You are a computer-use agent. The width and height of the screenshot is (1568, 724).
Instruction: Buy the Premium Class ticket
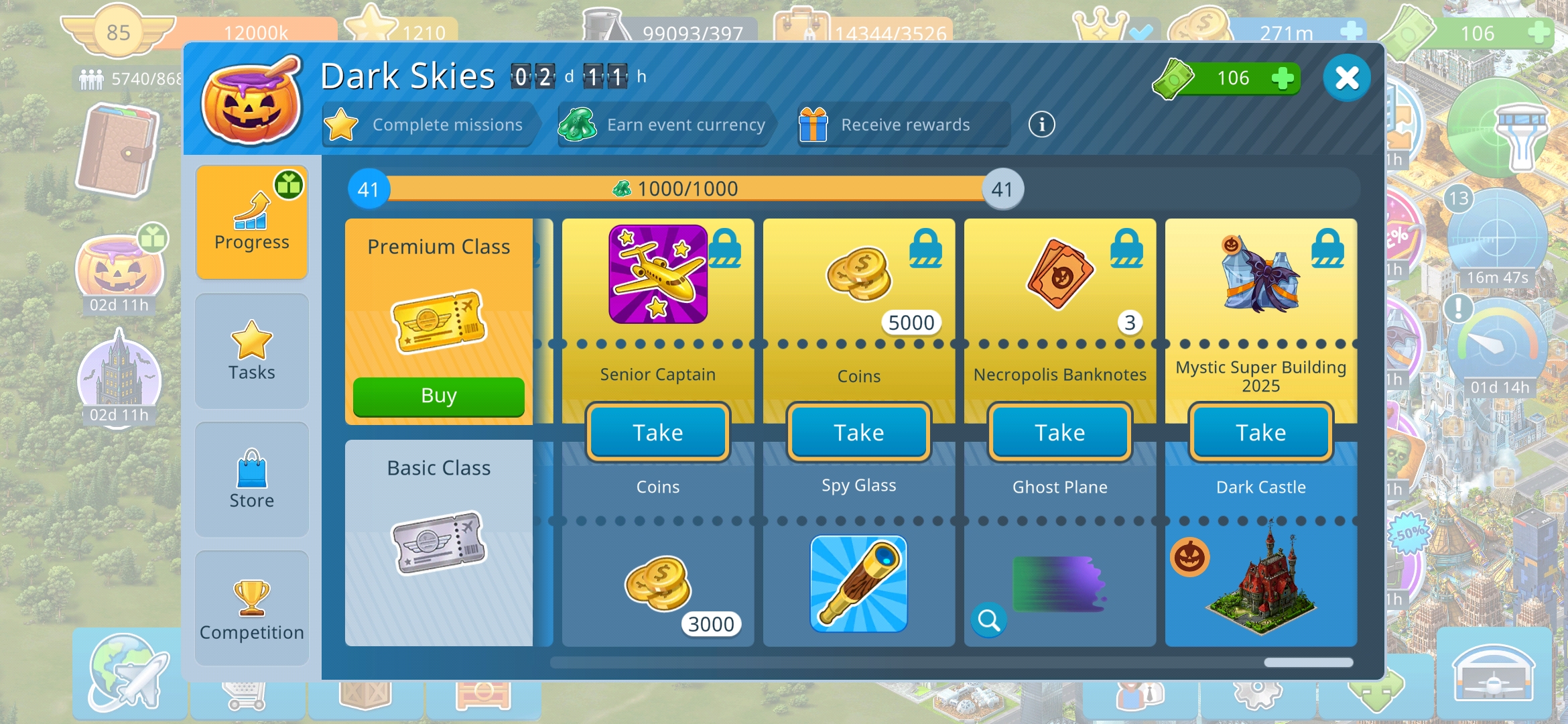tap(438, 396)
